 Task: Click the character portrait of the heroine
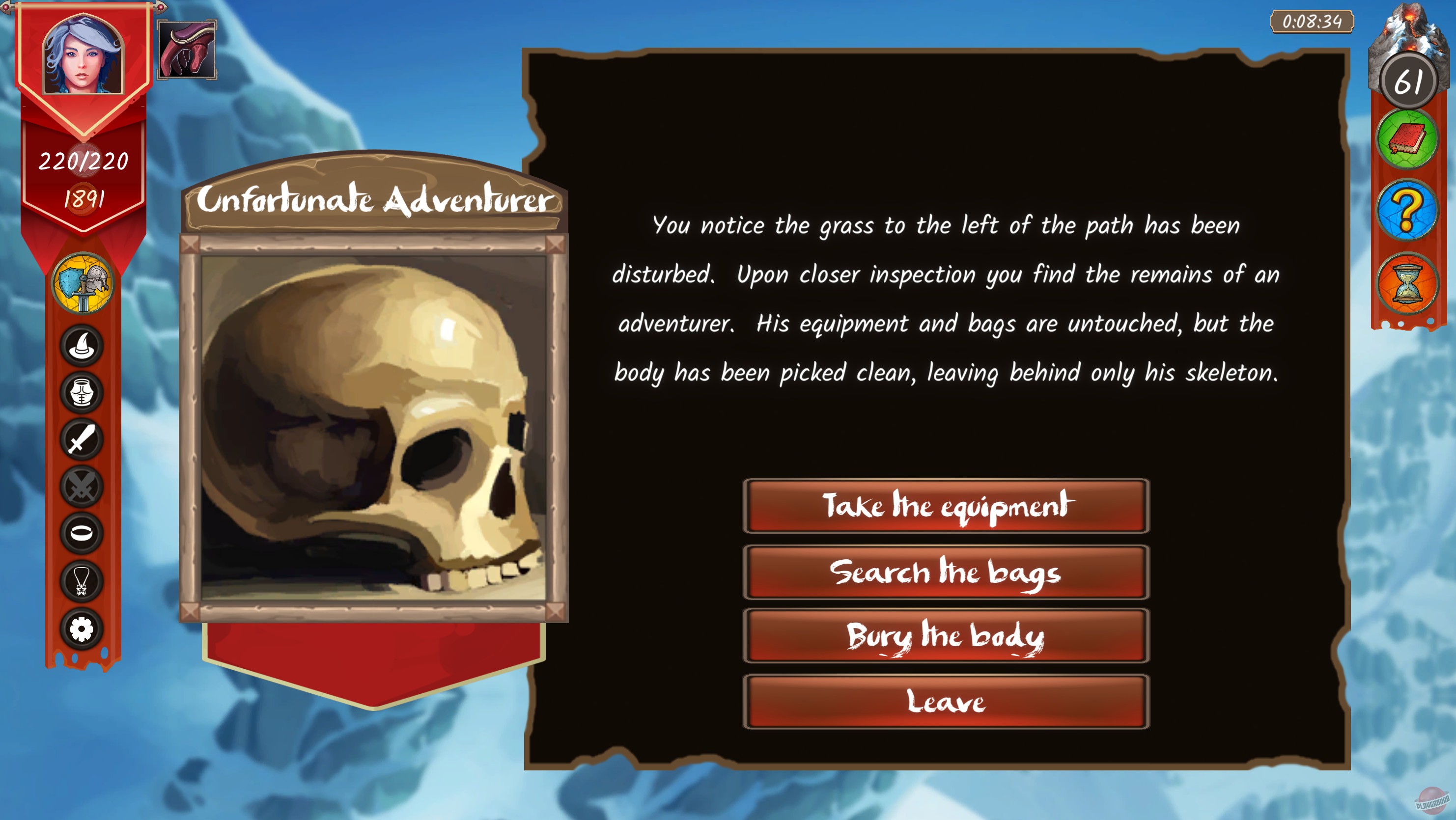[x=83, y=56]
